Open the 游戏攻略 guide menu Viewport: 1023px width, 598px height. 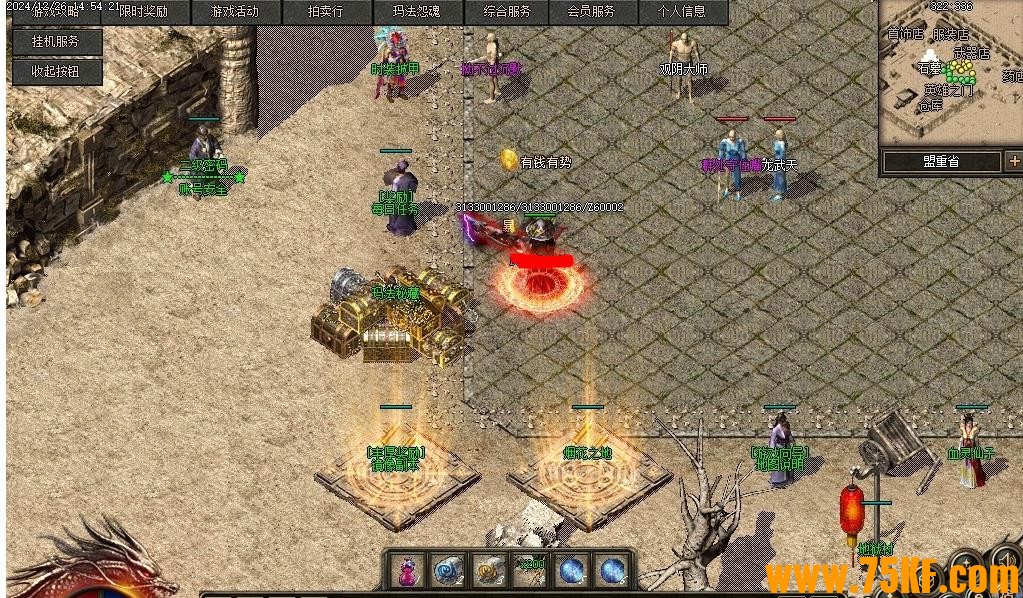56,12
